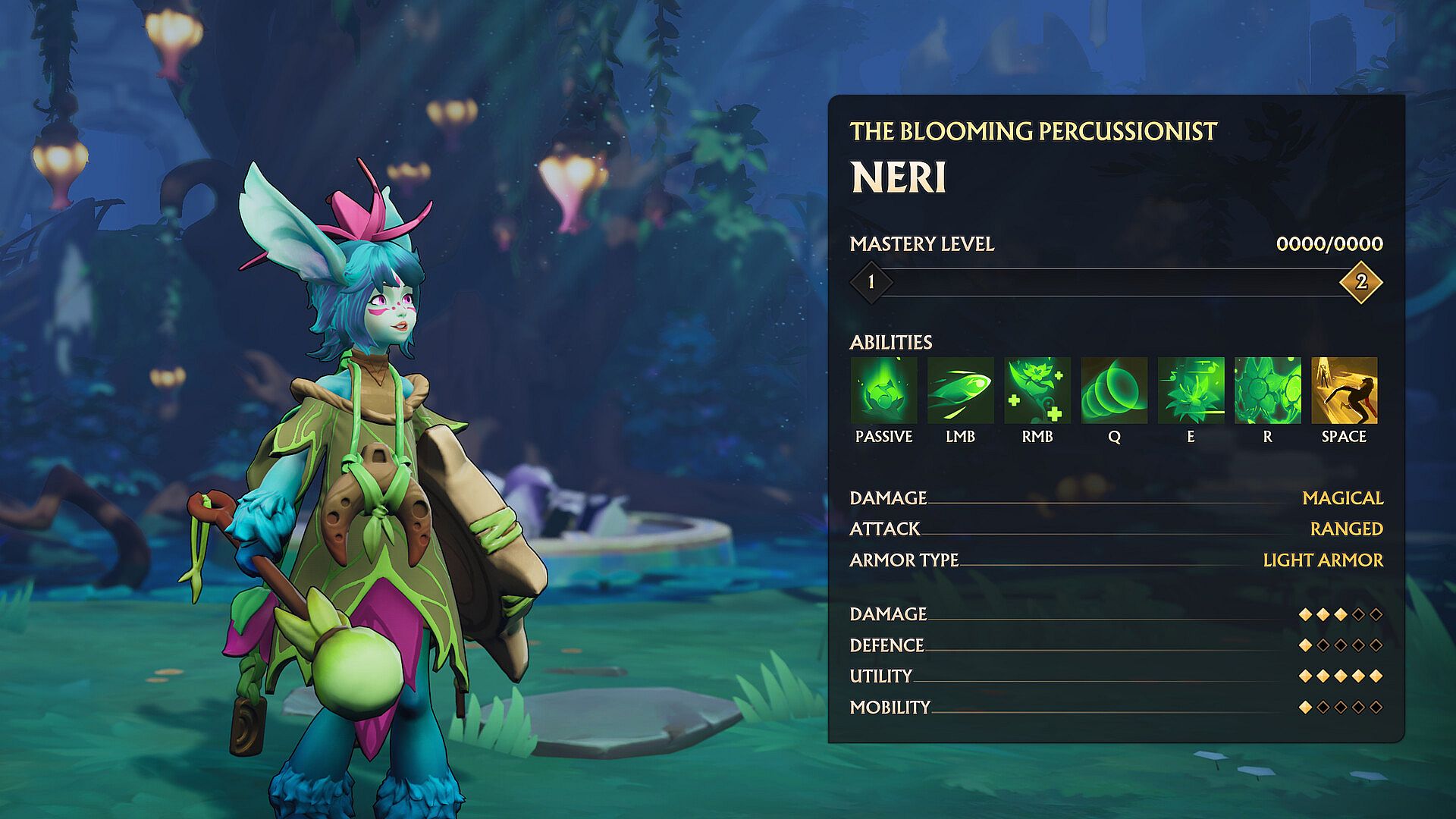The width and height of the screenshot is (1456, 819).
Task: Inspect the Q ability icon
Action: tap(1114, 391)
